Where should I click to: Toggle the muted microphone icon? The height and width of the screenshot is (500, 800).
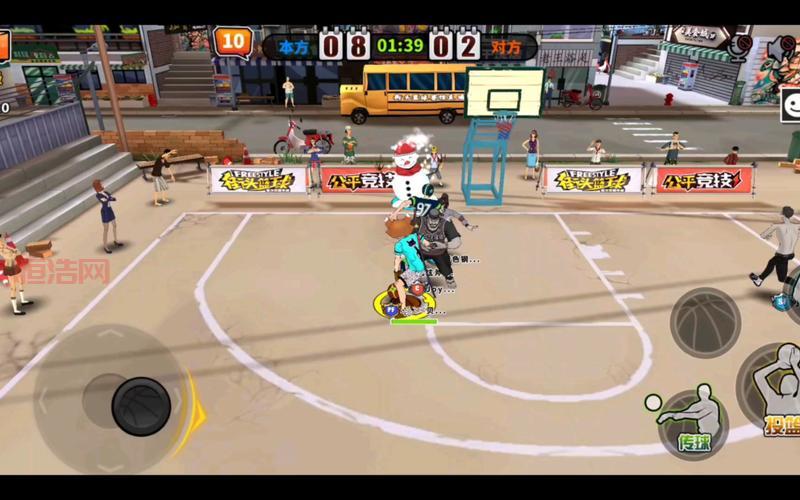[x=741, y=47]
